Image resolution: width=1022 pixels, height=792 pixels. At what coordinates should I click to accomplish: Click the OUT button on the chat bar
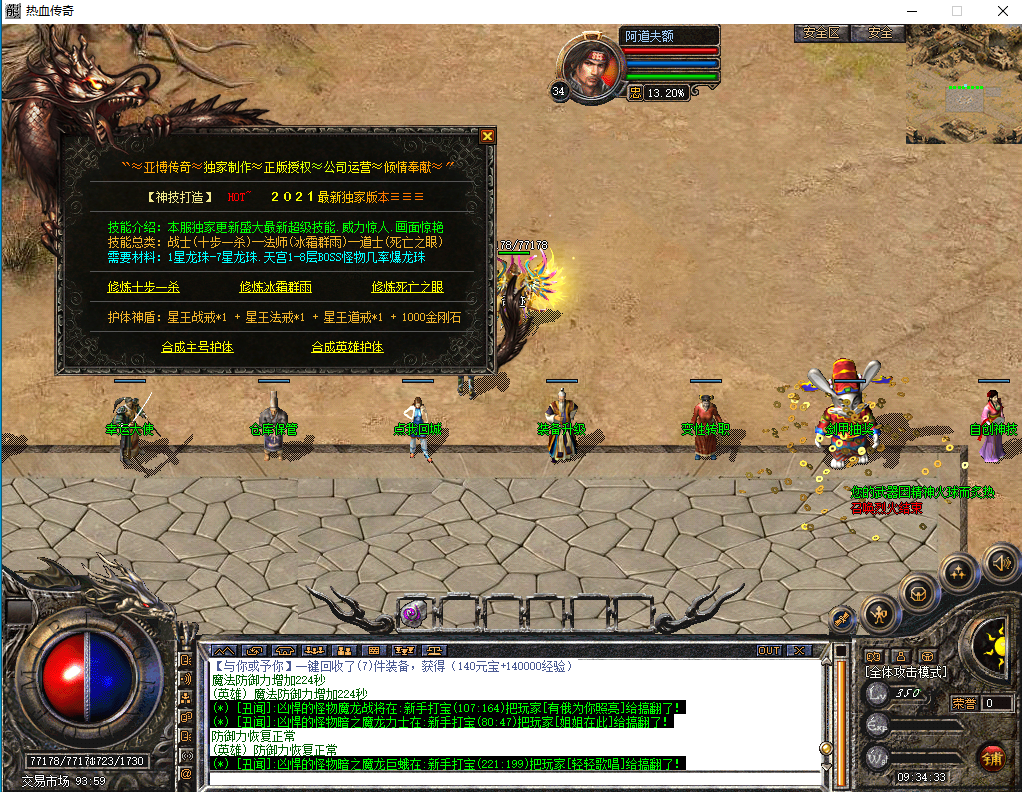[768, 651]
